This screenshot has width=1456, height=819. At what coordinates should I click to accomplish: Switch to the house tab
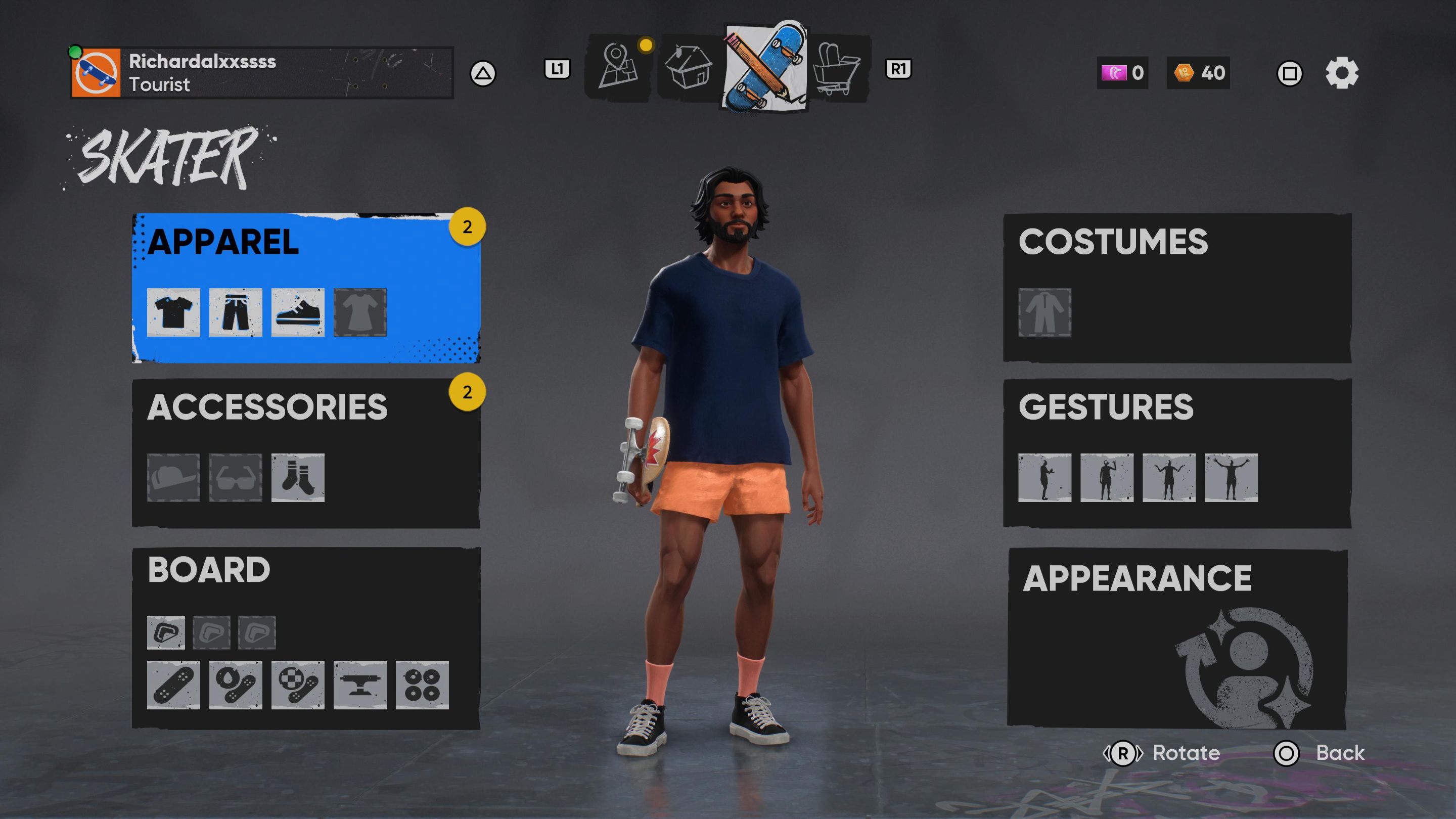[x=689, y=69]
